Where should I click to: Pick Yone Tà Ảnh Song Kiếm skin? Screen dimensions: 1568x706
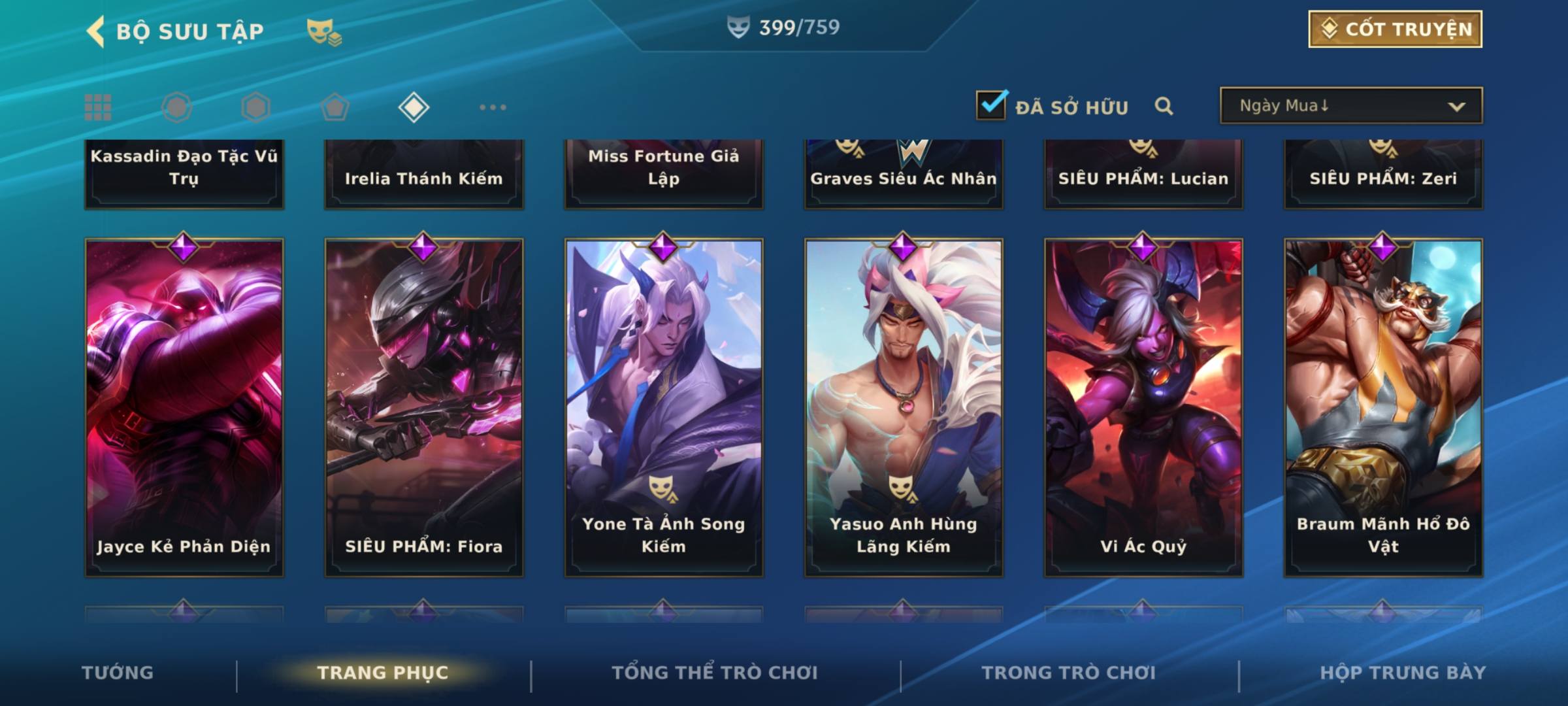tap(664, 407)
